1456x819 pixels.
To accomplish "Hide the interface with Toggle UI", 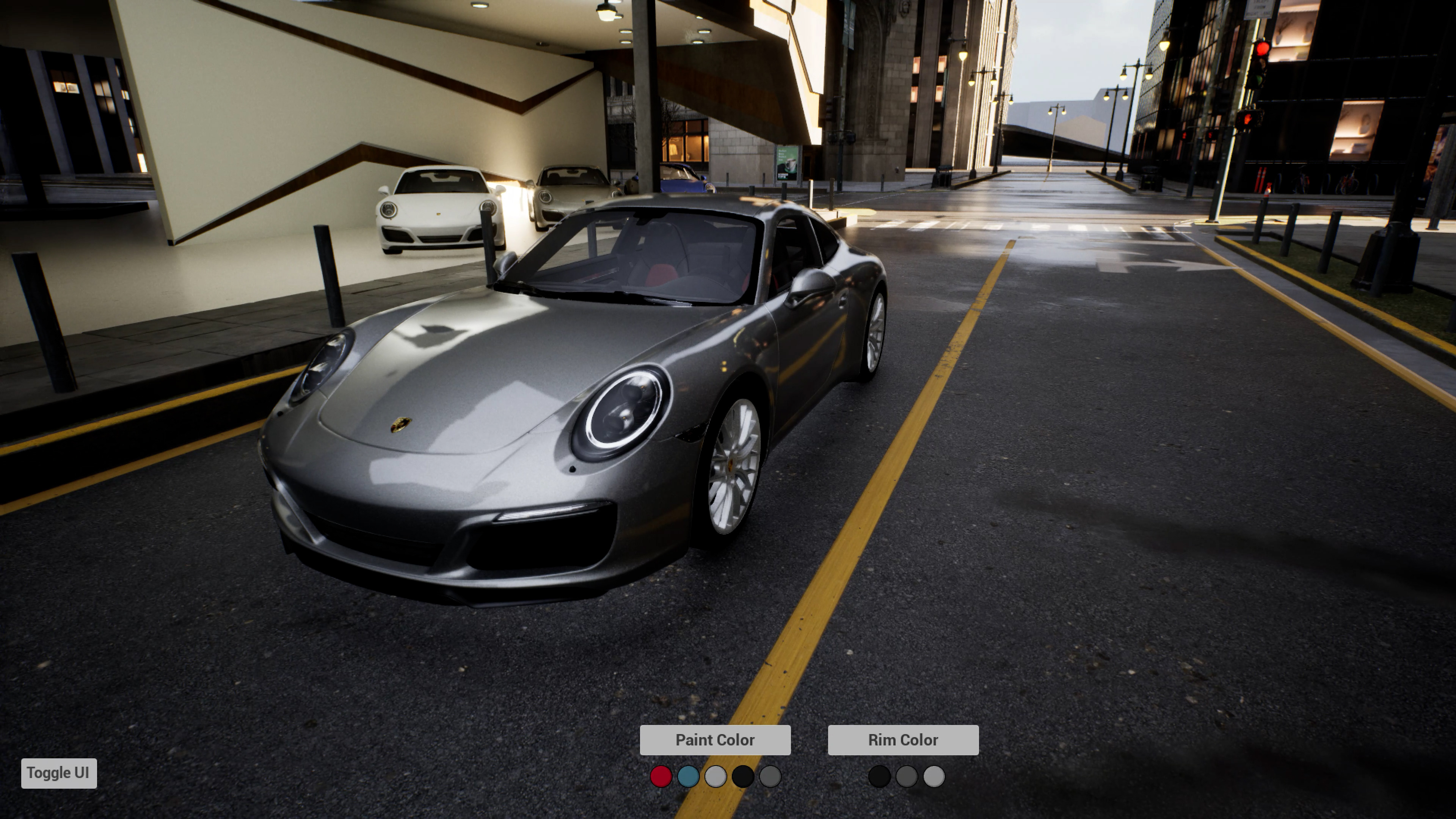I will pyautogui.click(x=59, y=773).
